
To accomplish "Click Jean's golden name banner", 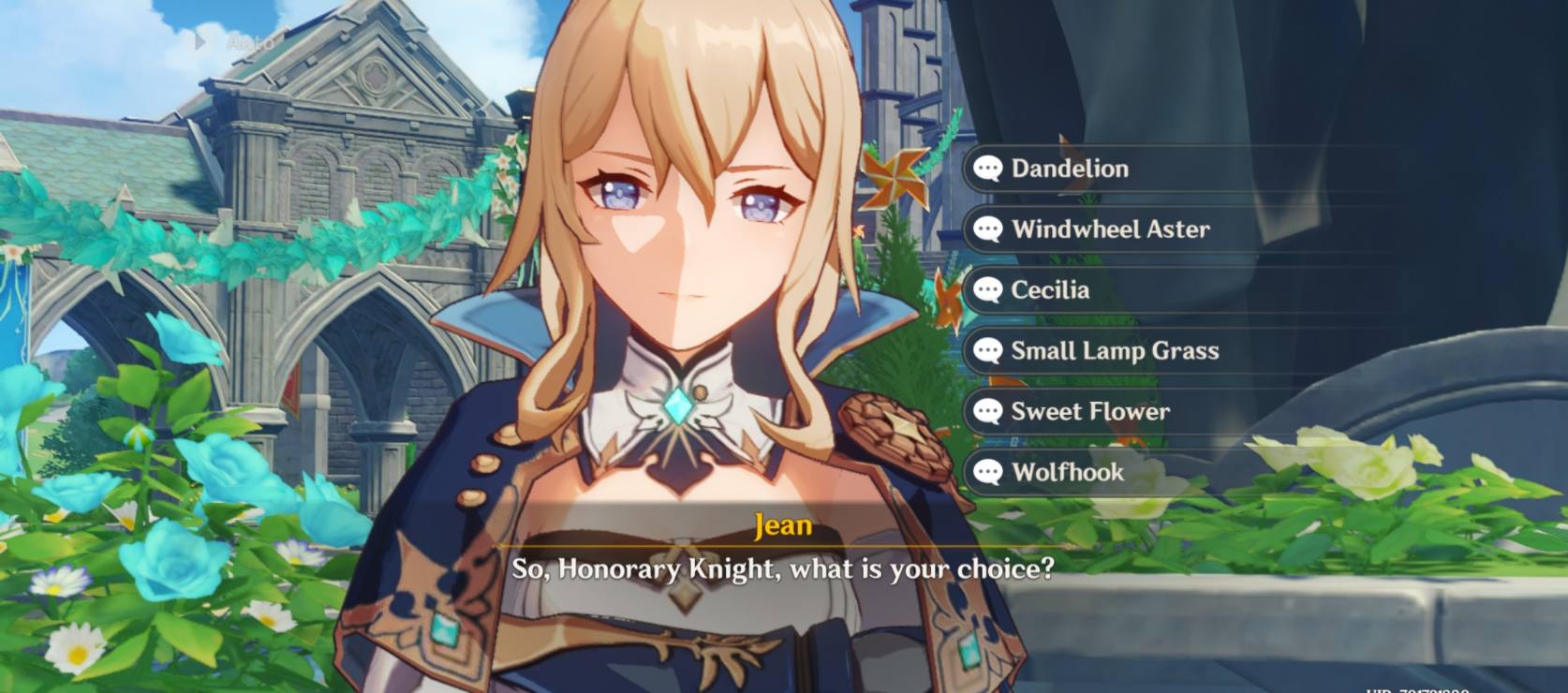I will (x=784, y=525).
